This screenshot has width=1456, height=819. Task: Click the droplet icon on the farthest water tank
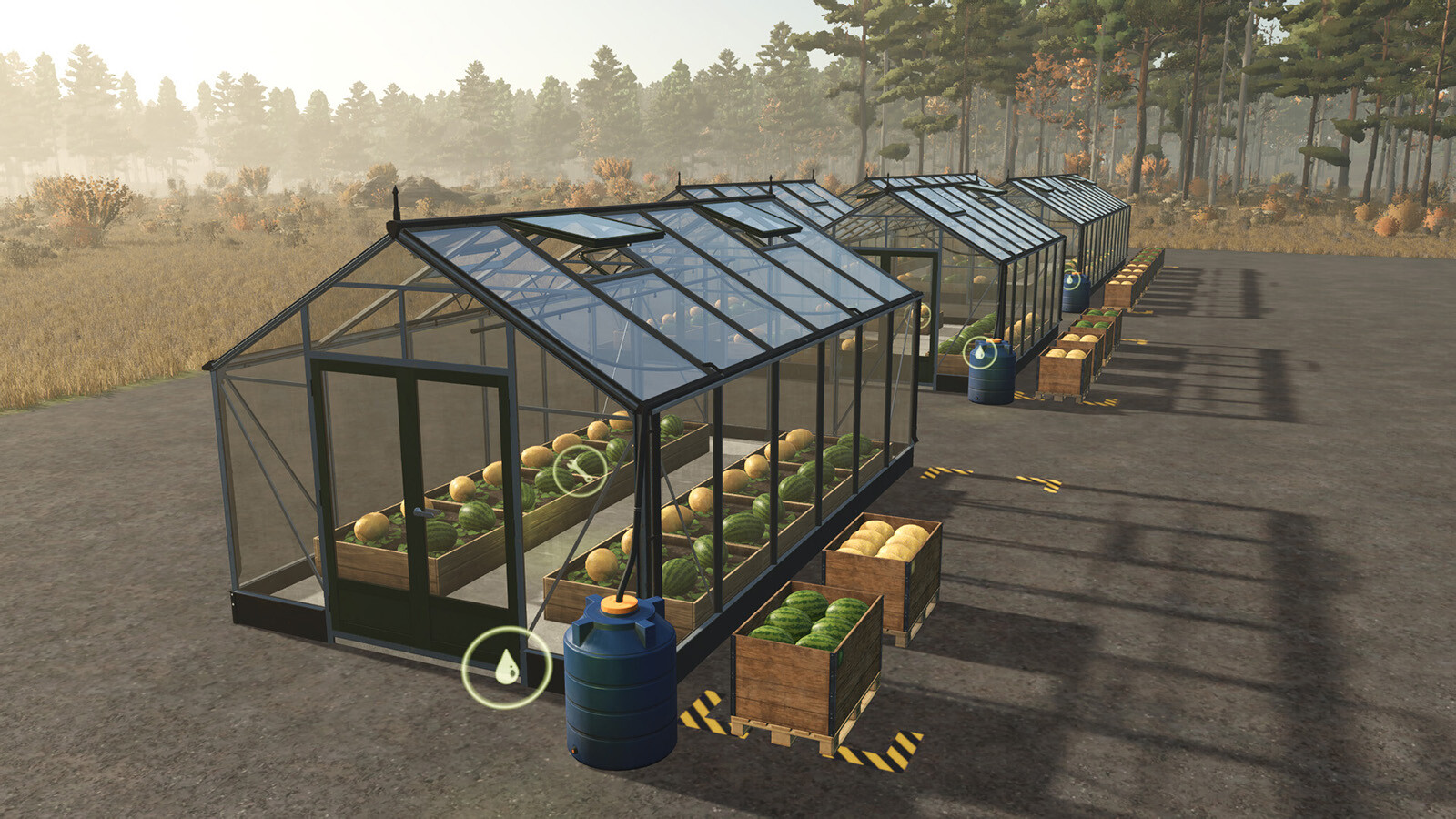(x=1069, y=280)
